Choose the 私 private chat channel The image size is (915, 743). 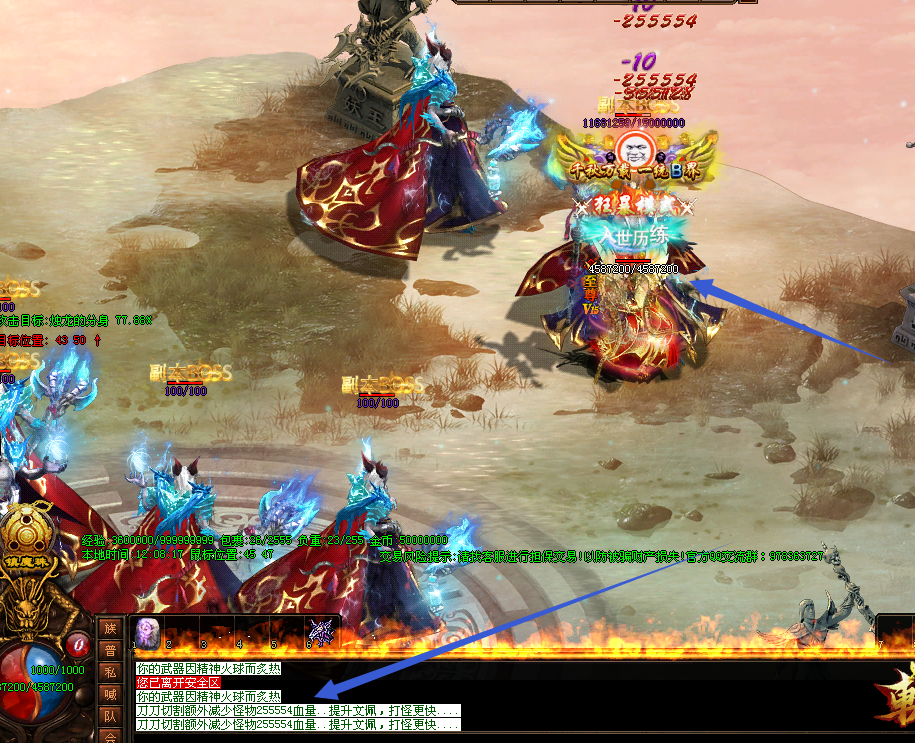click(x=110, y=672)
